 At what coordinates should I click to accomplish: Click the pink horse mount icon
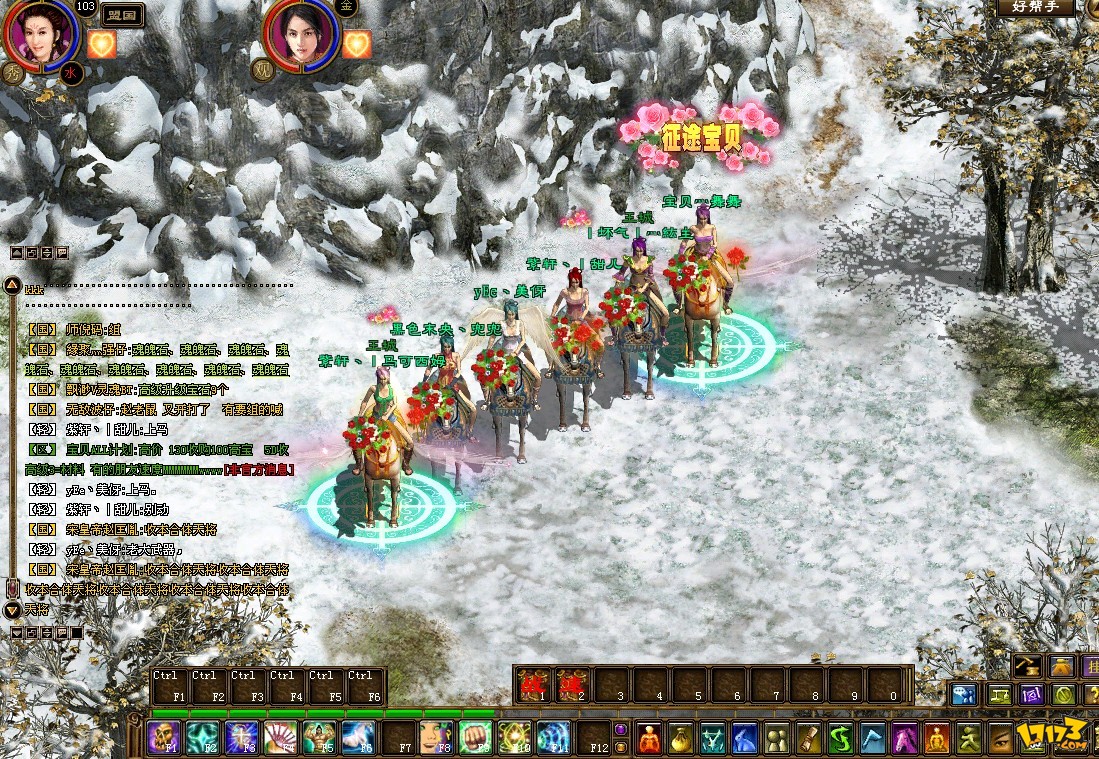[x=906, y=738]
